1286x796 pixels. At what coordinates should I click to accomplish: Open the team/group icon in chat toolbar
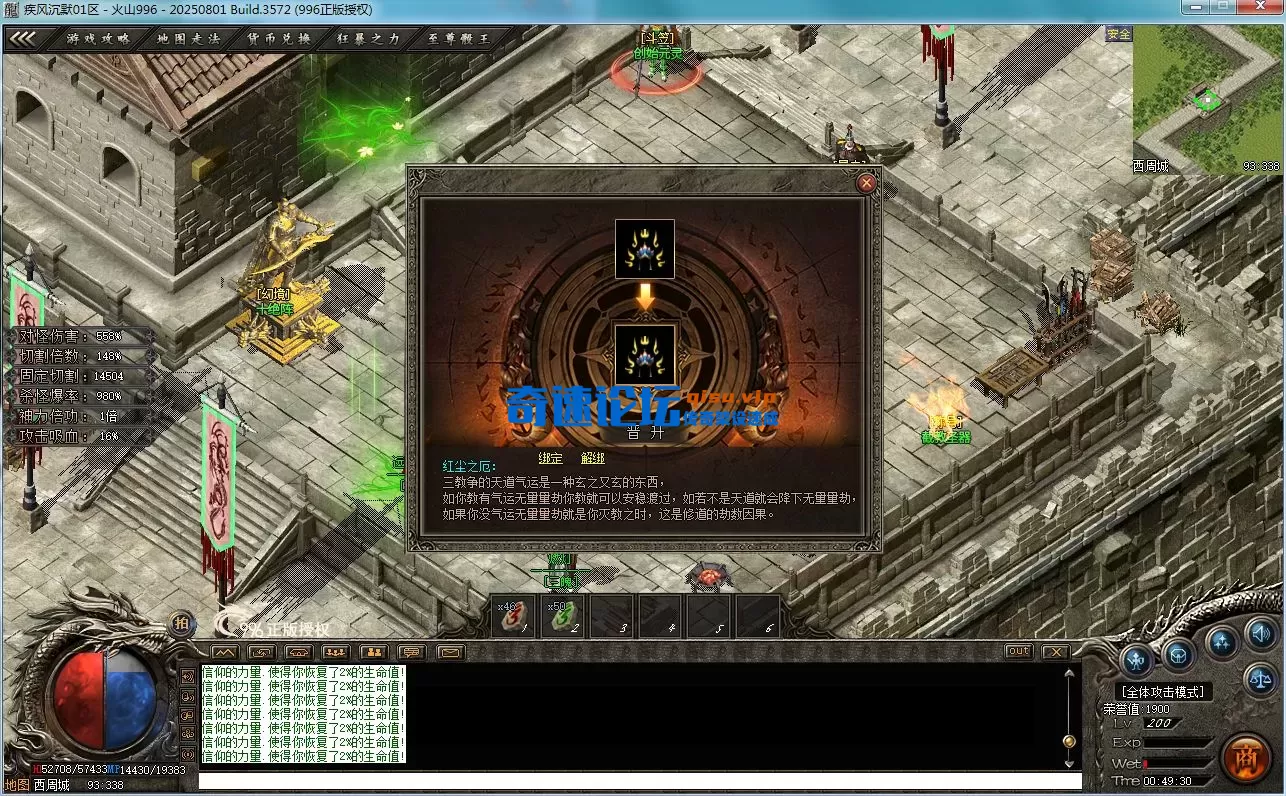click(335, 650)
